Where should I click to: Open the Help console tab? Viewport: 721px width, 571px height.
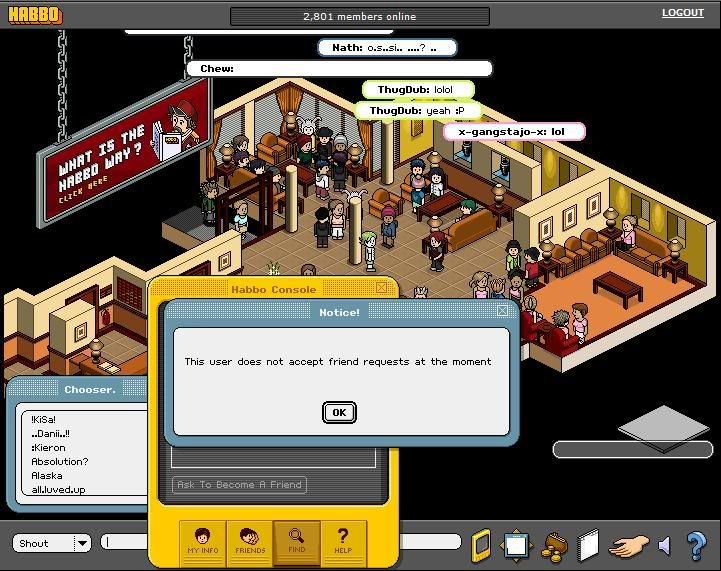(343, 541)
